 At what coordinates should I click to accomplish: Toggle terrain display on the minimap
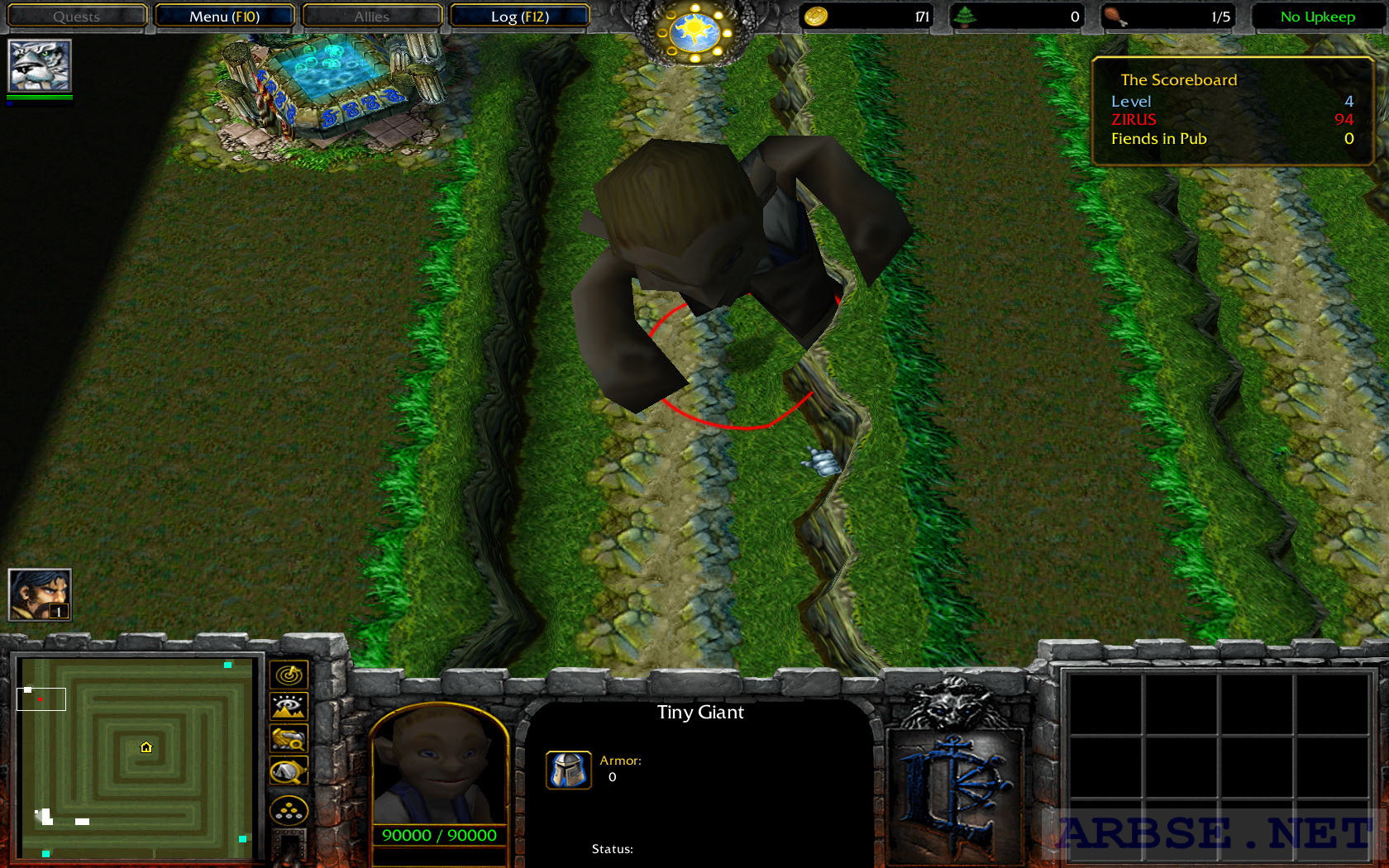pos(287,707)
